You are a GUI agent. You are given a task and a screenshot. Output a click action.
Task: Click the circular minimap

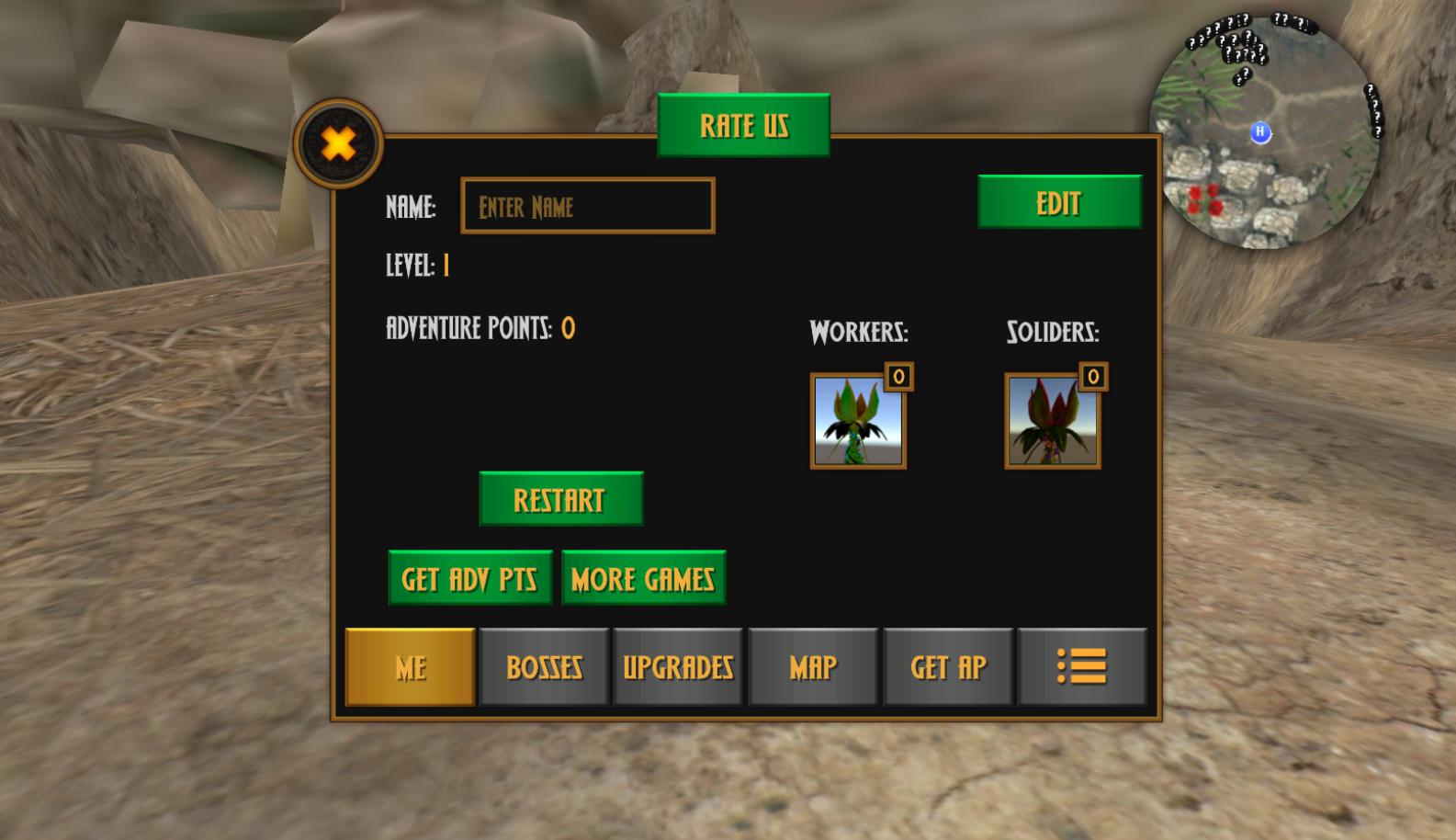coord(1264,133)
